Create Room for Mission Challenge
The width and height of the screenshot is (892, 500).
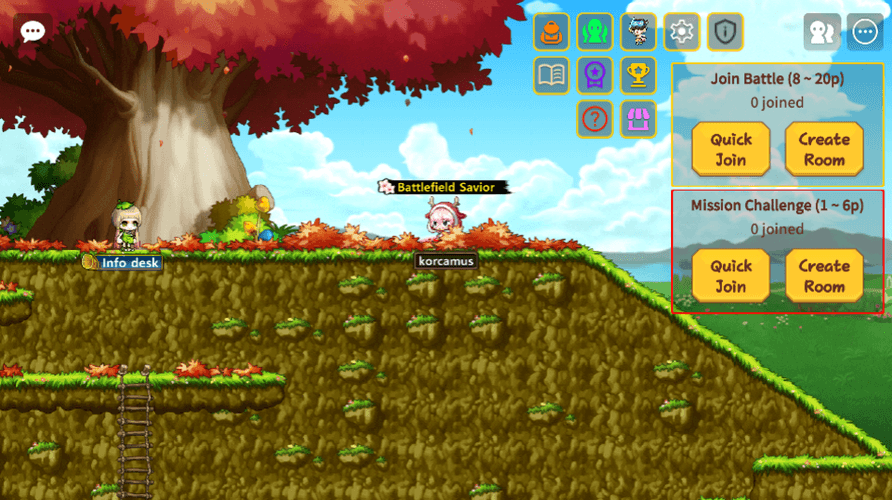(824, 276)
